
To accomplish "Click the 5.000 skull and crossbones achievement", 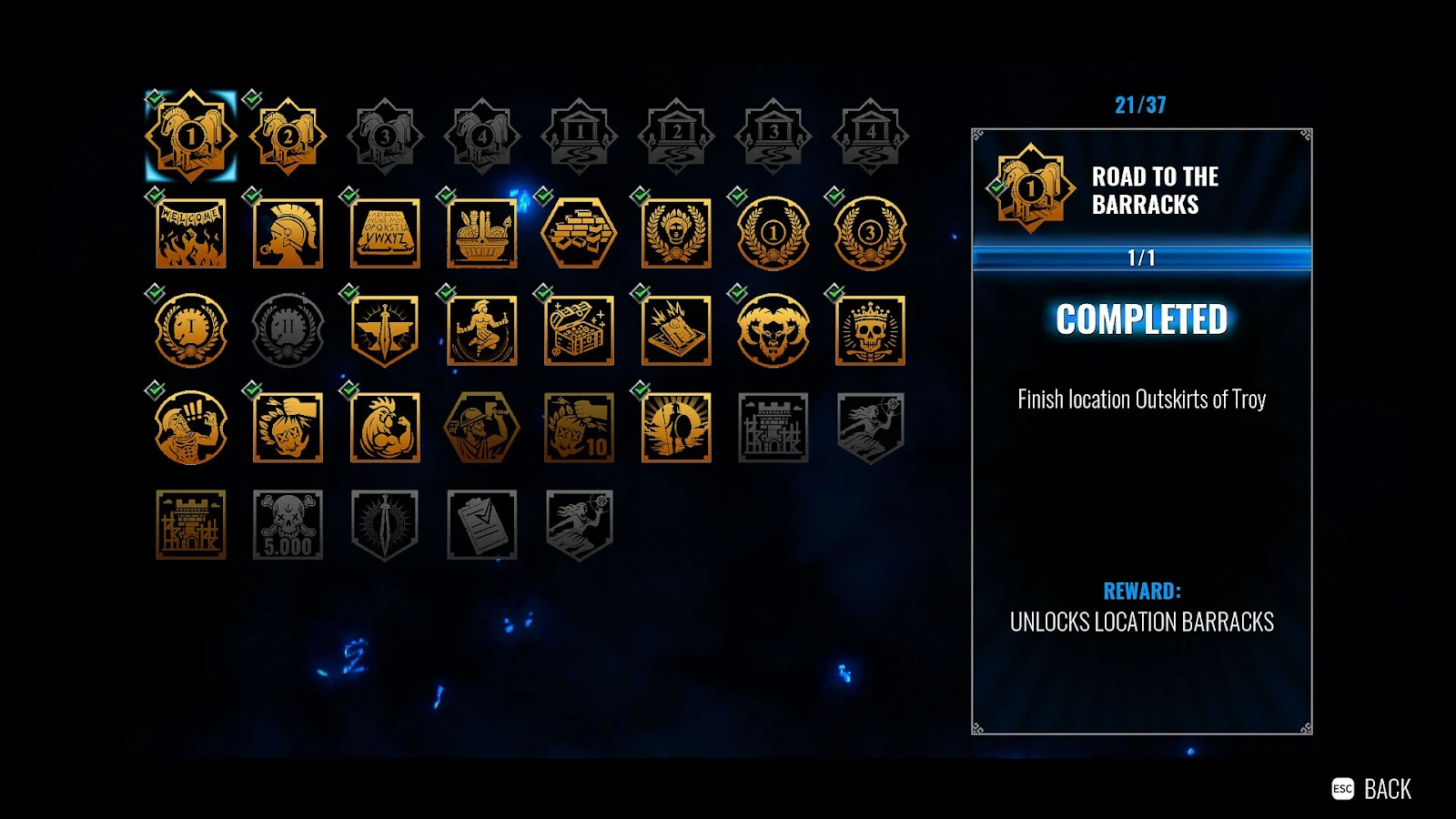I will click(288, 525).
